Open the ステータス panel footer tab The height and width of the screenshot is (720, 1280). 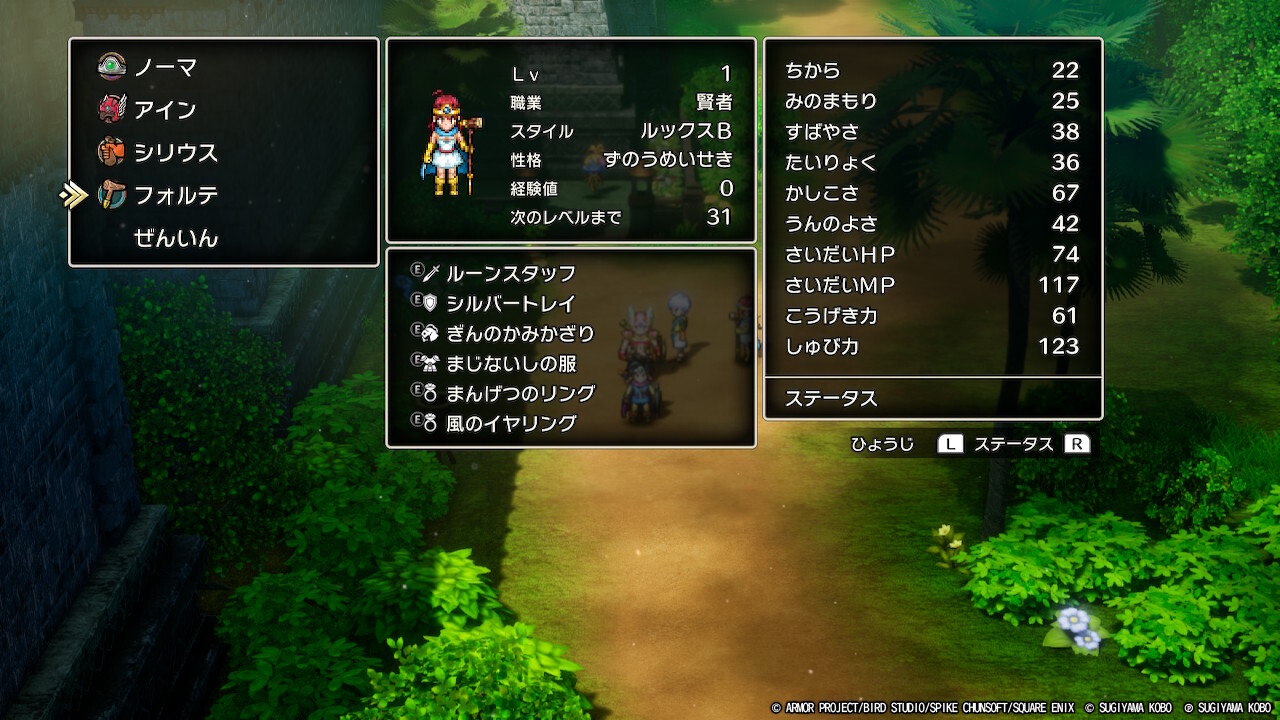(x=831, y=398)
